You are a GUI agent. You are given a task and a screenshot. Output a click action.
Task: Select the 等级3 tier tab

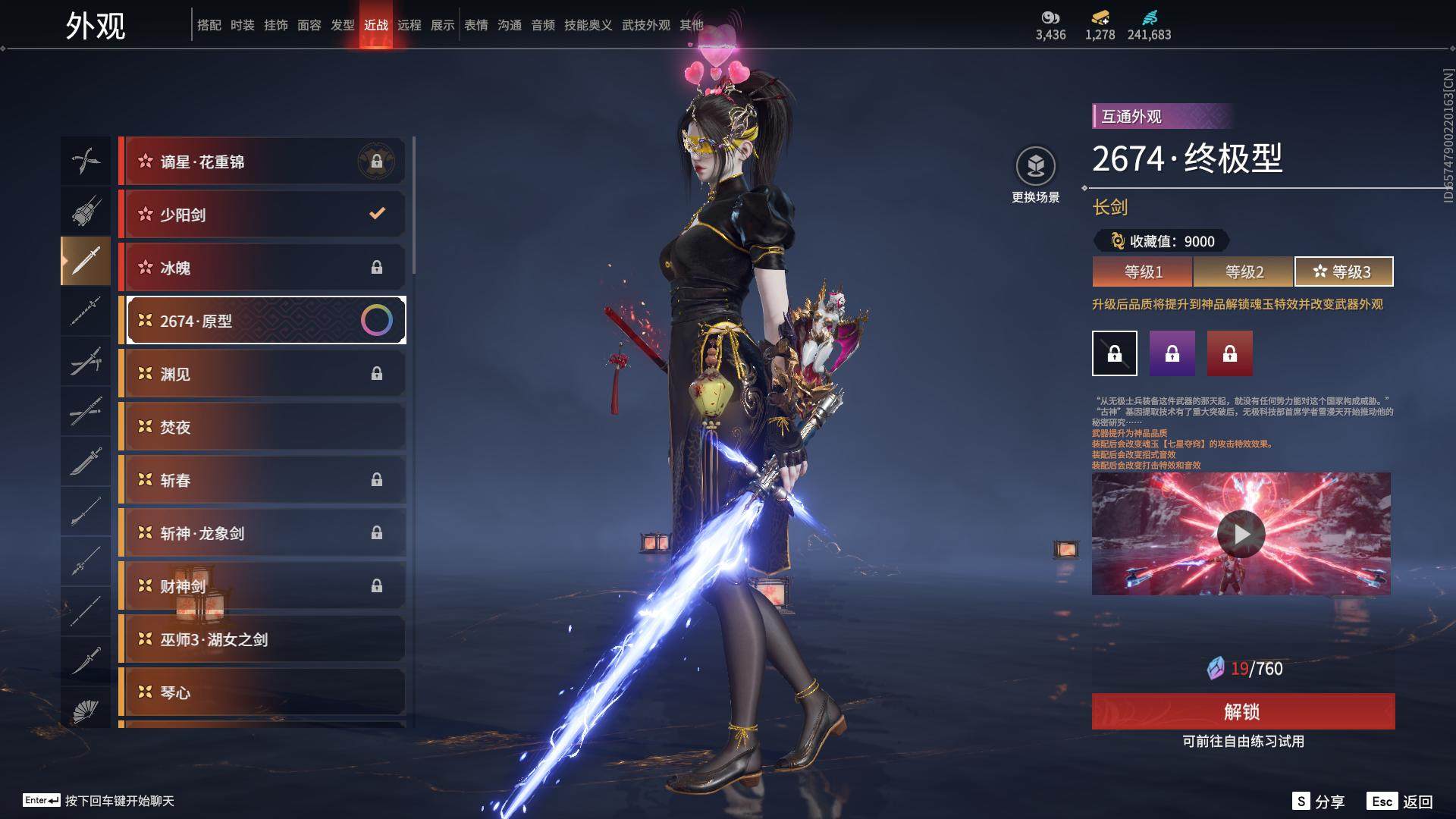tap(1344, 271)
